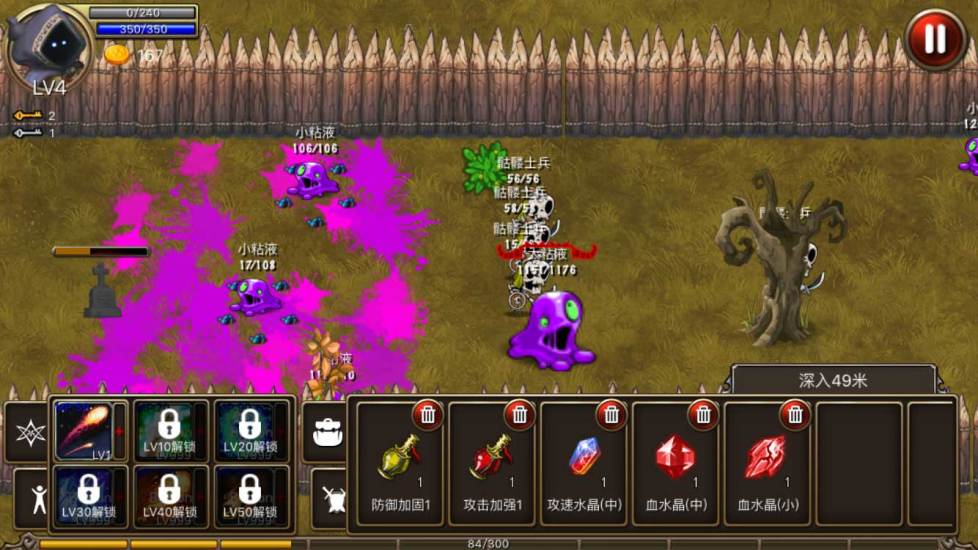The width and height of the screenshot is (978, 550).
Task: Select the locked LV30解锁 skill slot
Action: point(89,495)
